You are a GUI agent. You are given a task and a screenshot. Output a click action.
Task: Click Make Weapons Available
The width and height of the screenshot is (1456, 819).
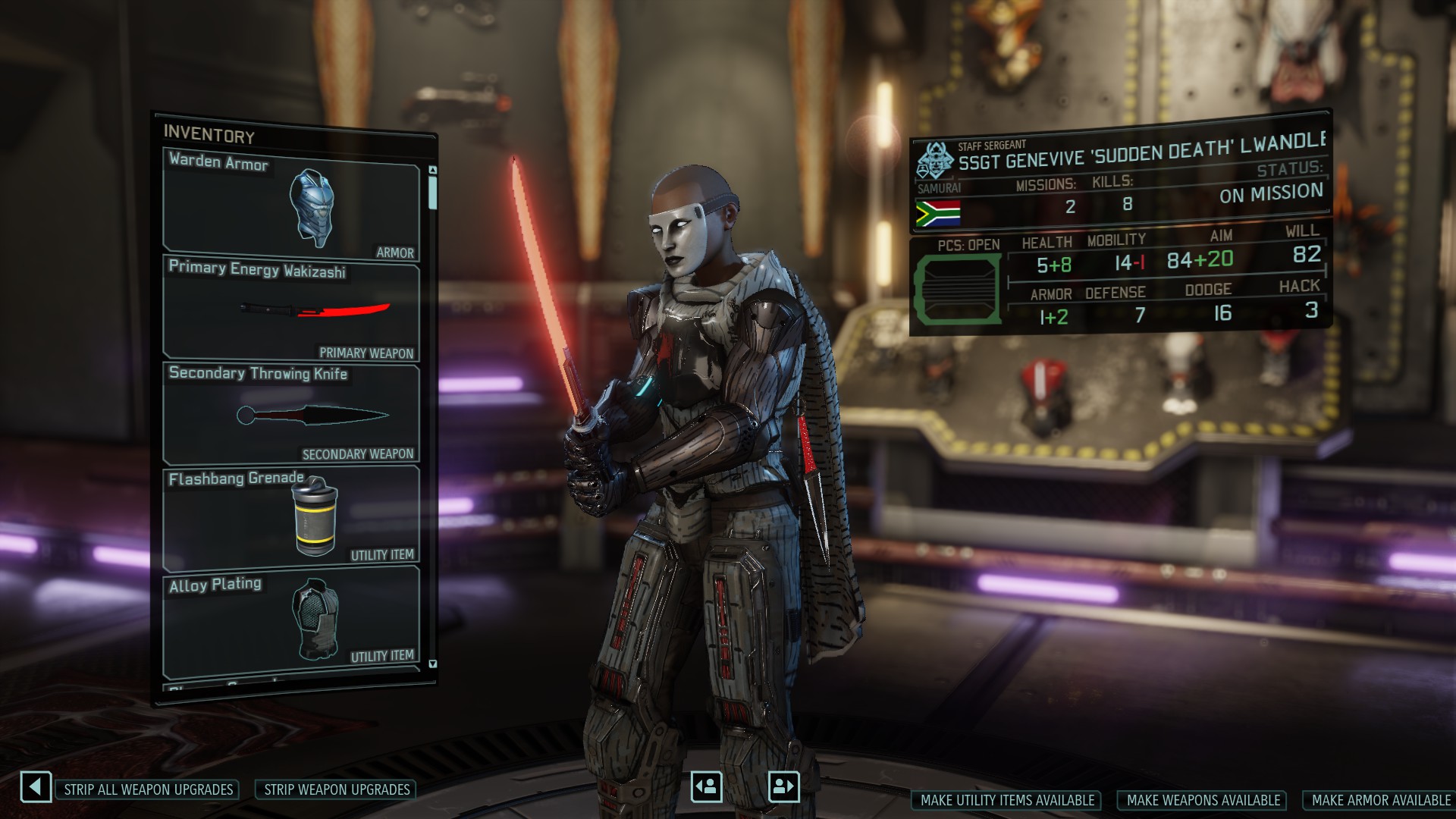coord(1203,800)
